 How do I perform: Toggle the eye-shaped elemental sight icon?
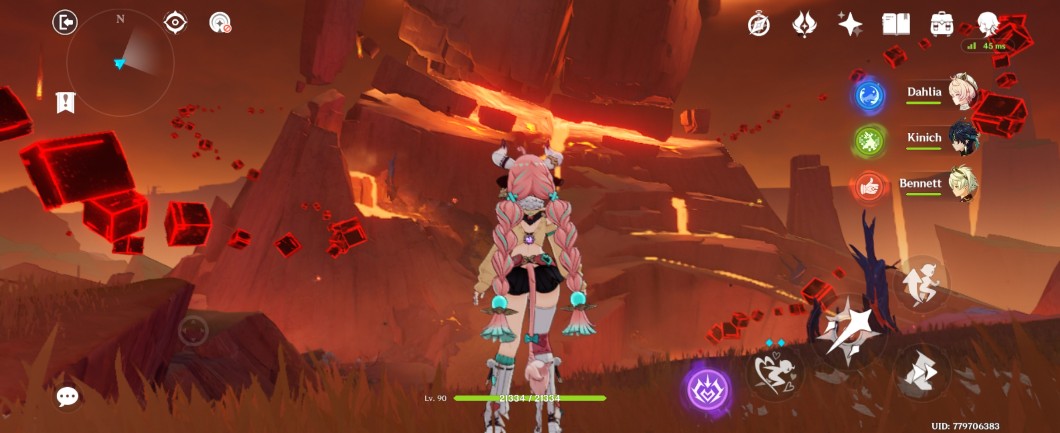(x=176, y=22)
